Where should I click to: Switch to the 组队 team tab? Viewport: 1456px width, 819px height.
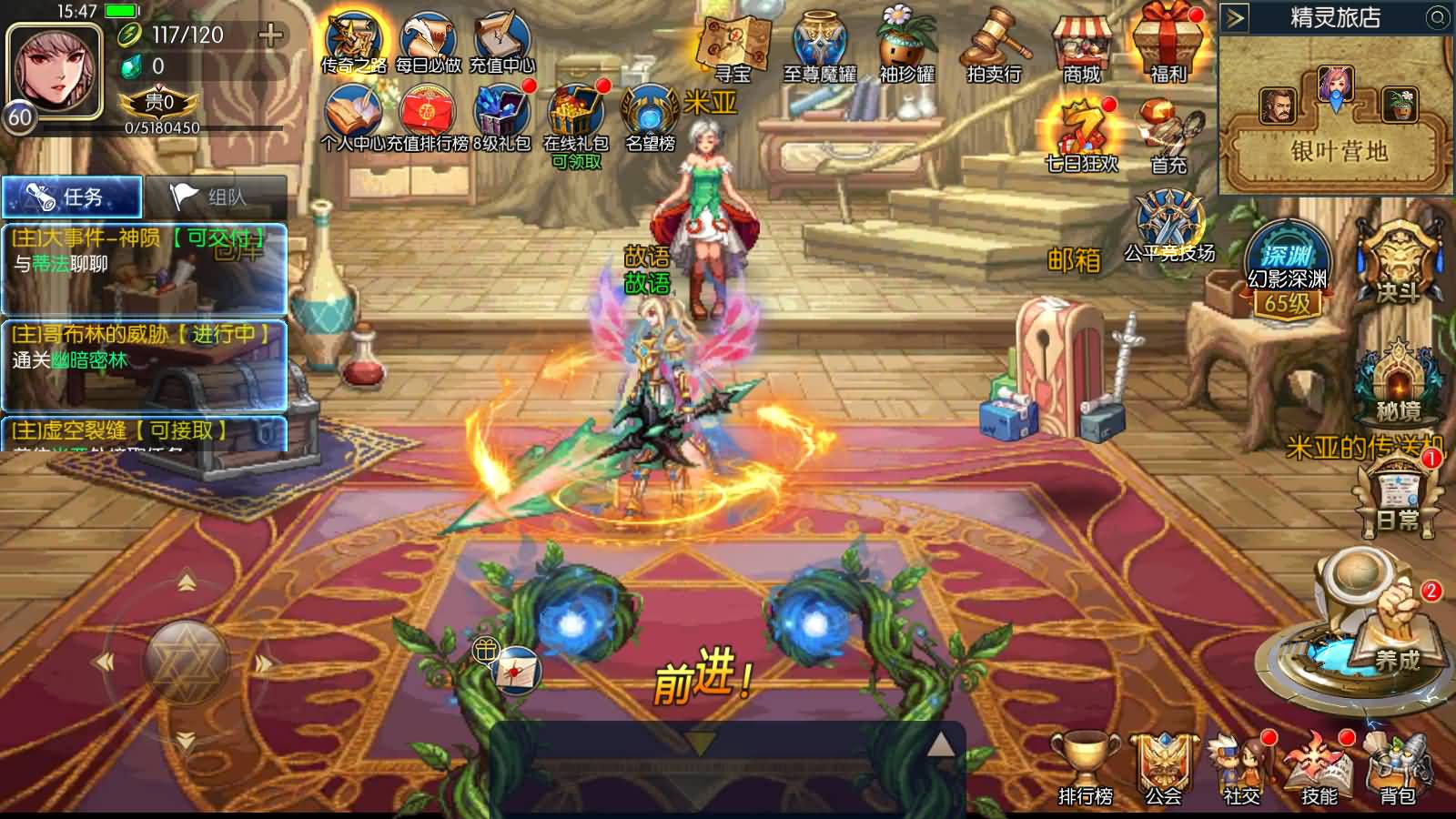point(215,197)
